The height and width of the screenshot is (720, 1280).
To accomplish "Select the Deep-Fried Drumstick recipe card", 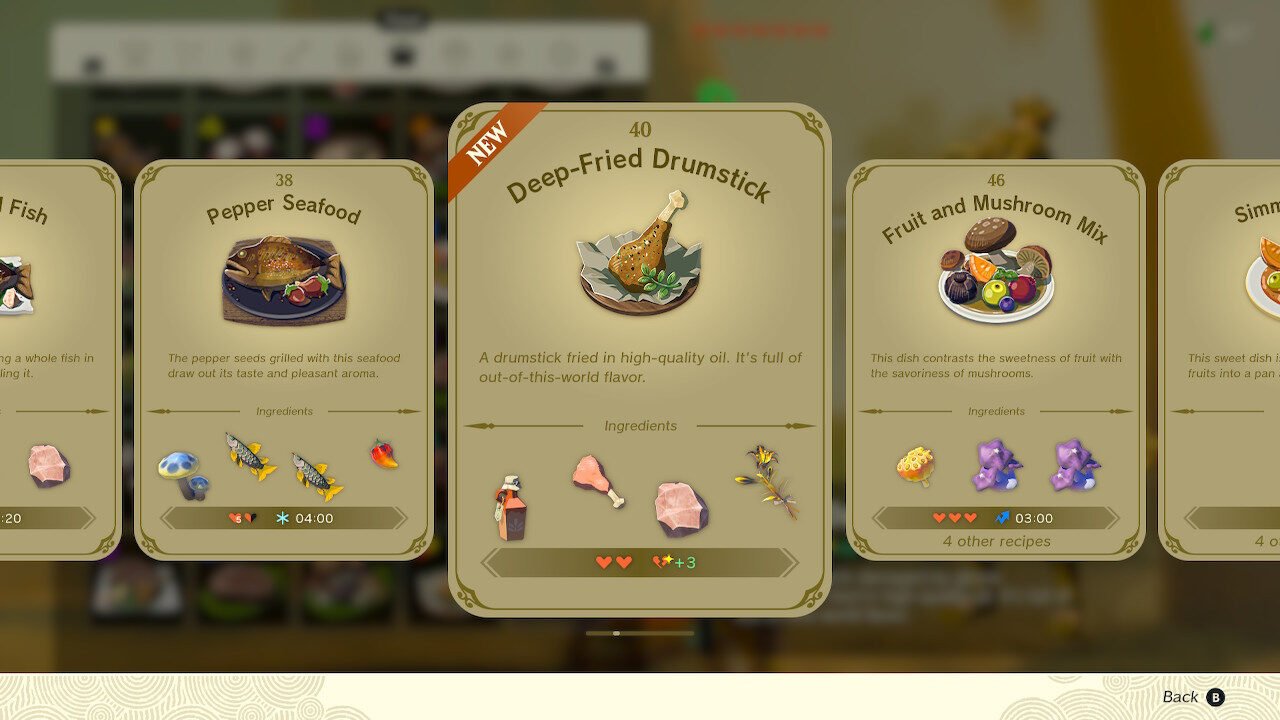I will (x=640, y=360).
